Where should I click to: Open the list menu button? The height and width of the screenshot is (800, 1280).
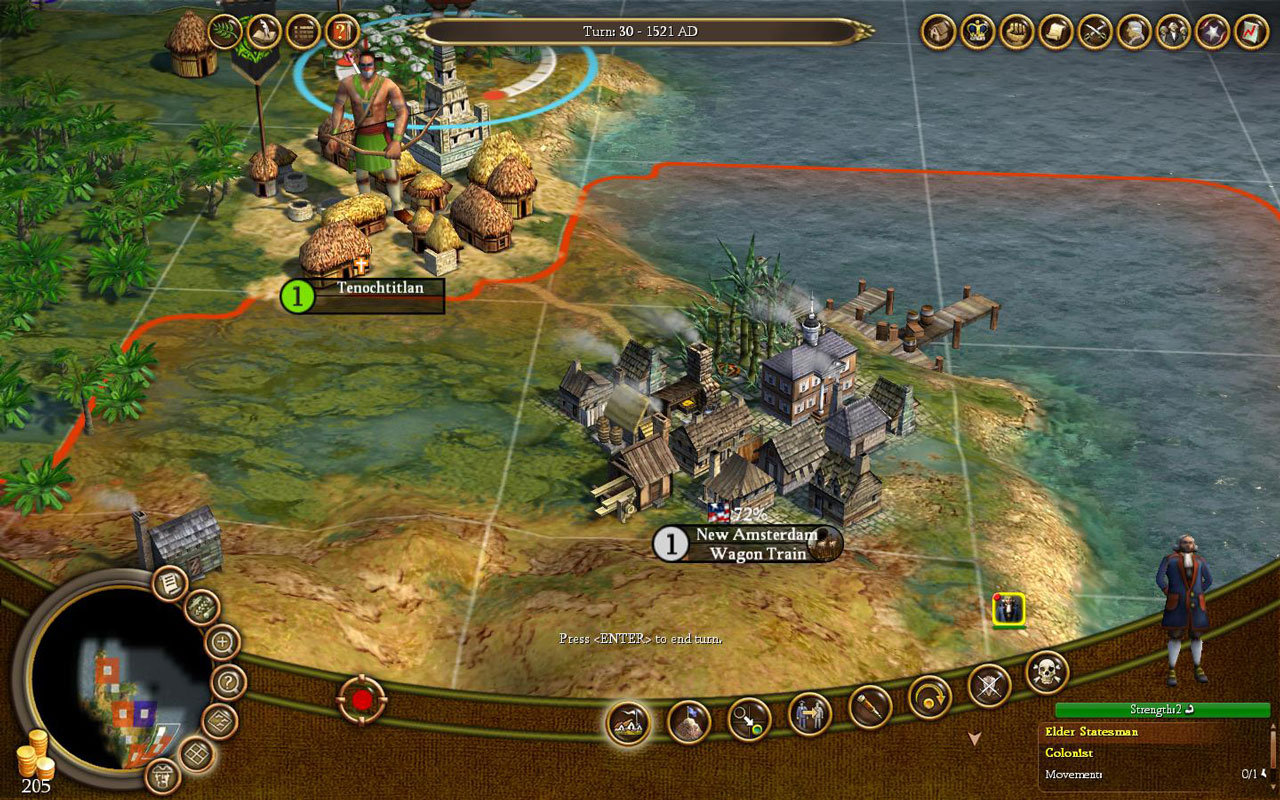click(x=302, y=31)
